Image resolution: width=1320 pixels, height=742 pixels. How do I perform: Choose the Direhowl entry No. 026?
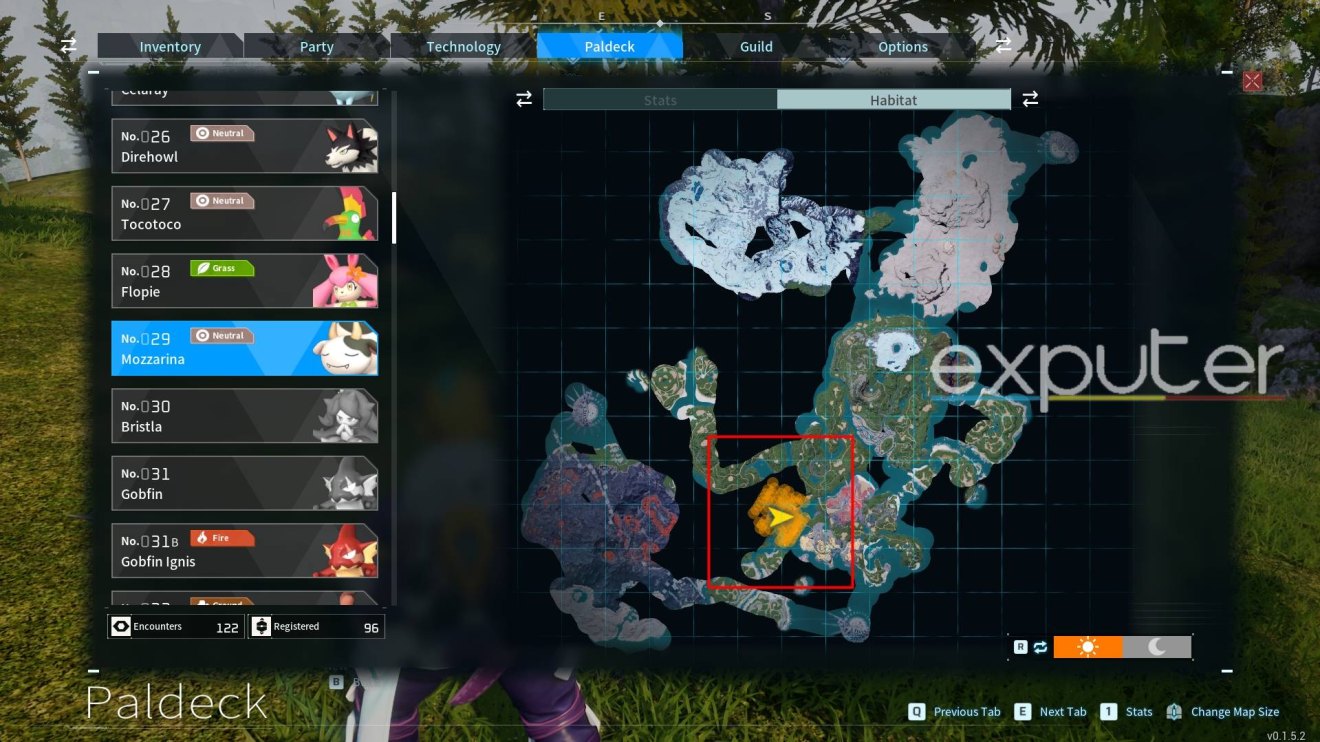tap(244, 146)
